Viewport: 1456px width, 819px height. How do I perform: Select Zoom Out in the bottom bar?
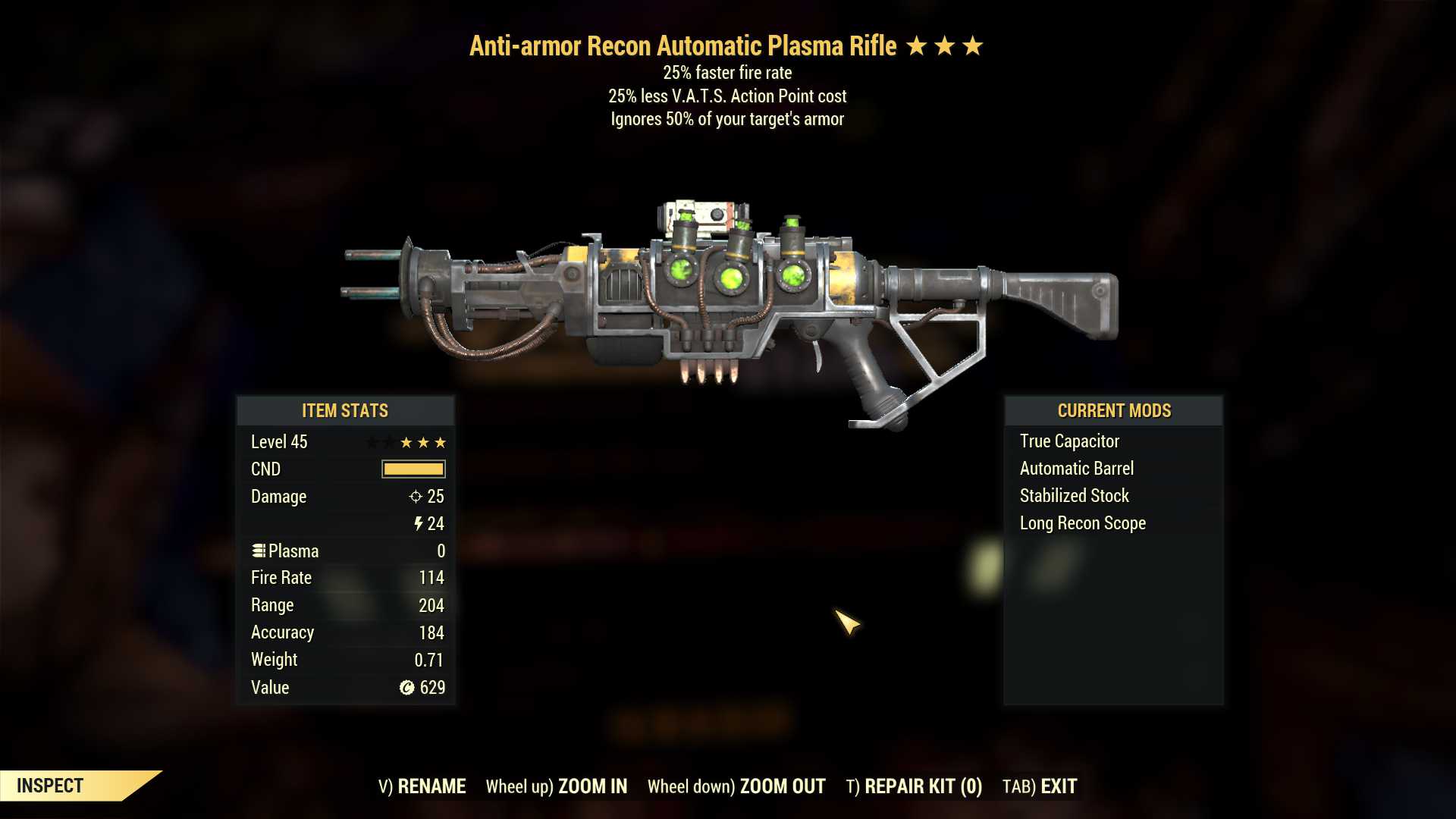[x=736, y=786]
